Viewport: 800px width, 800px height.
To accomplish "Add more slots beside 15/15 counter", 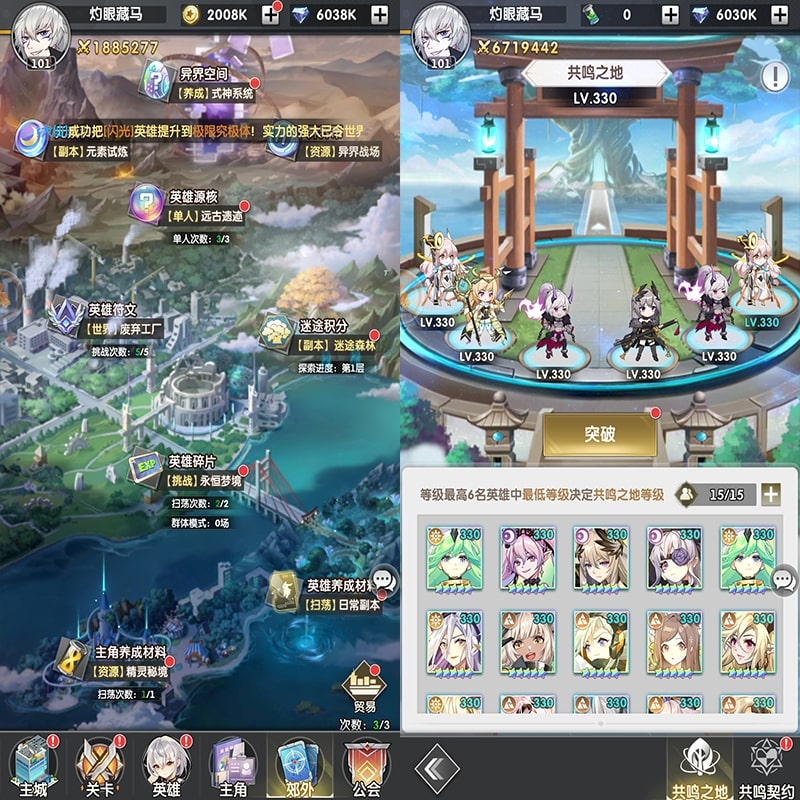I will tap(770, 493).
